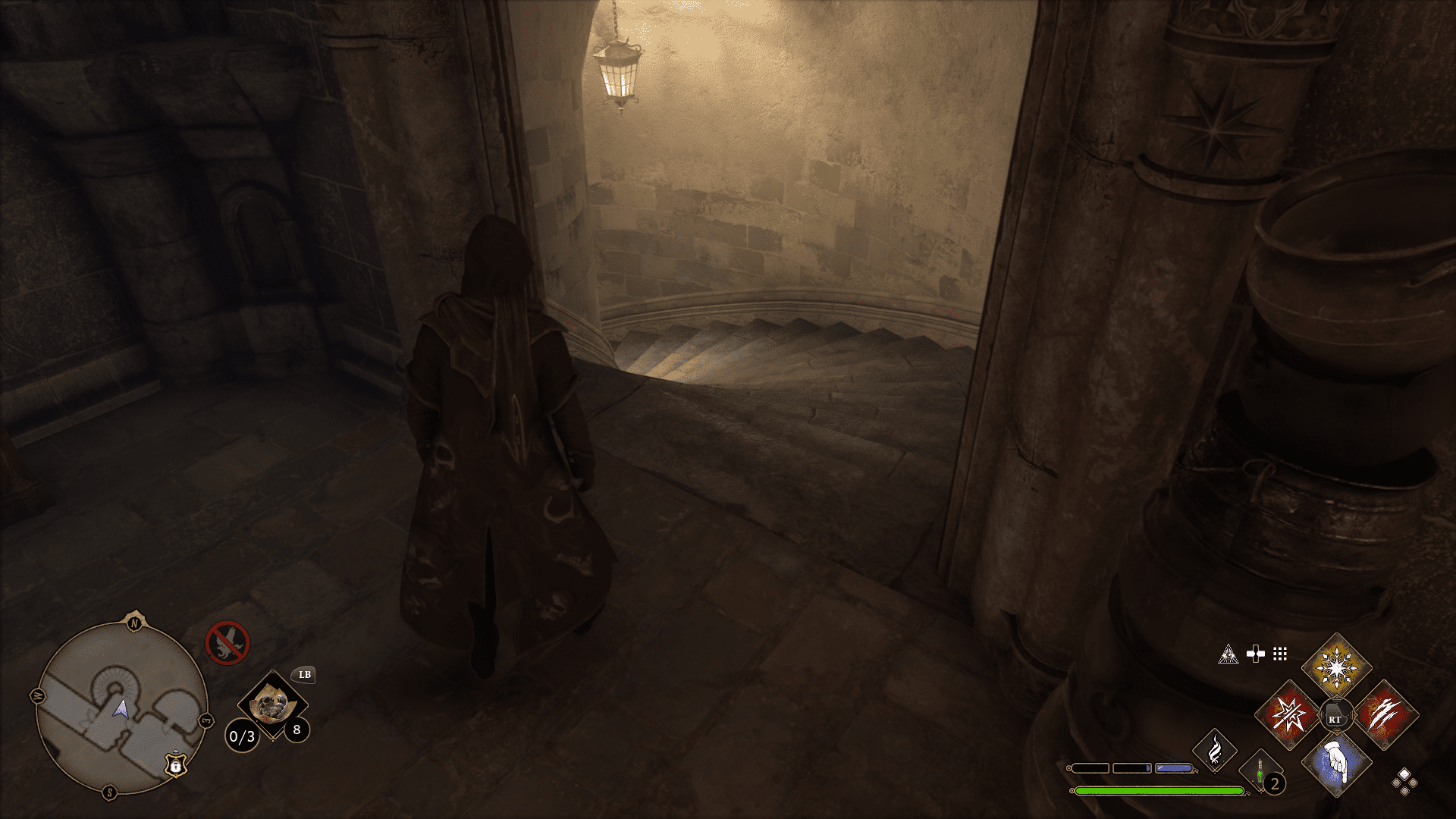The height and width of the screenshot is (819, 1456).
Task: Select the Glacius snowflake spell icon
Action: pos(1337,666)
